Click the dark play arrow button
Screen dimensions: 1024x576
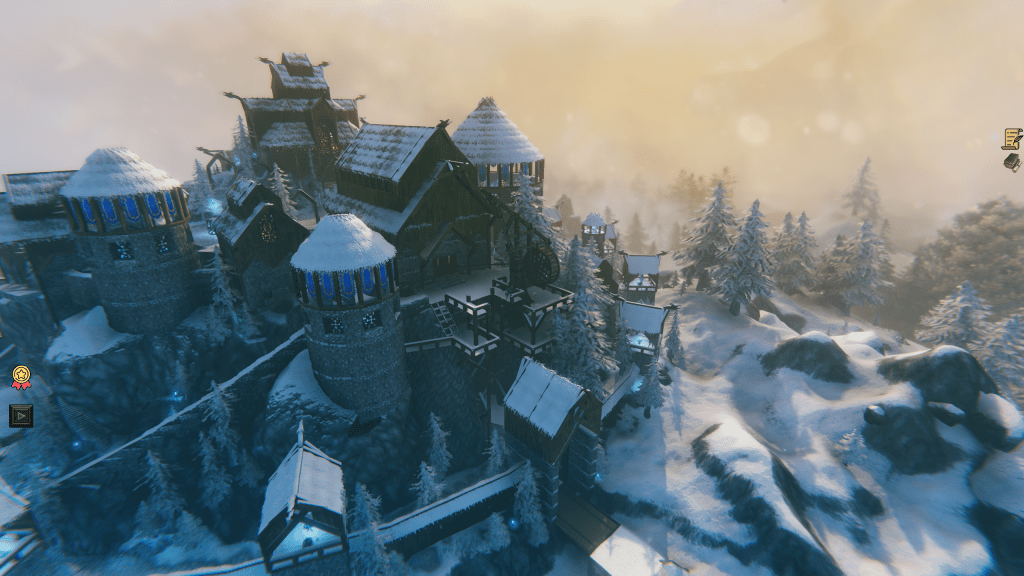(21, 415)
